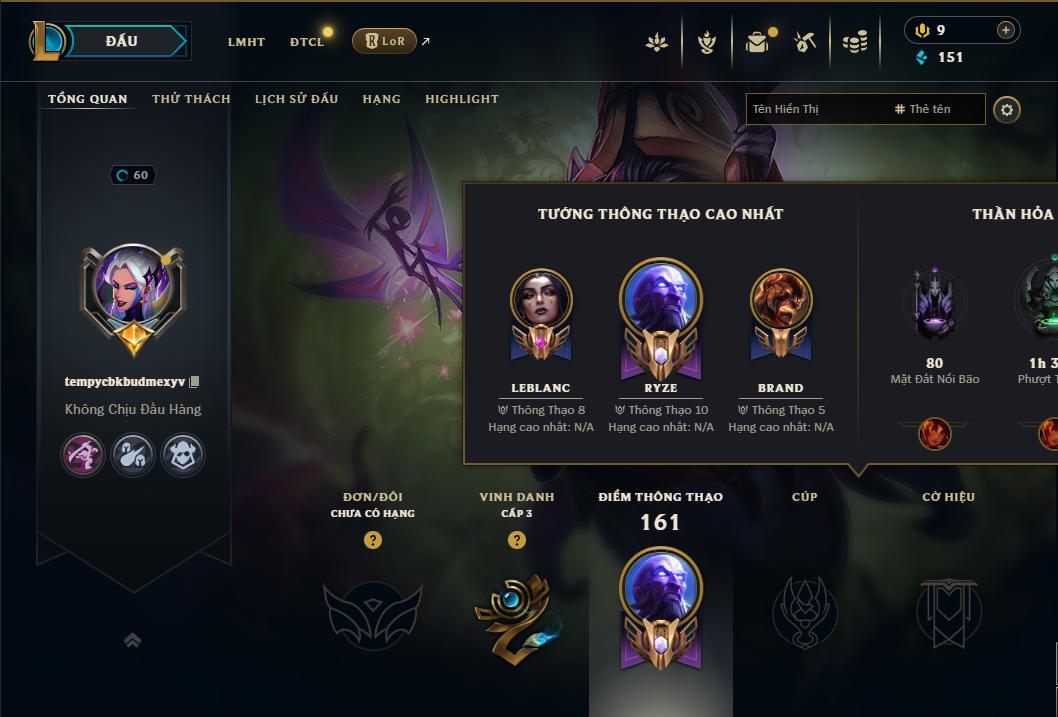Switch to the ĐTCL section

click(x=307, y=42)
